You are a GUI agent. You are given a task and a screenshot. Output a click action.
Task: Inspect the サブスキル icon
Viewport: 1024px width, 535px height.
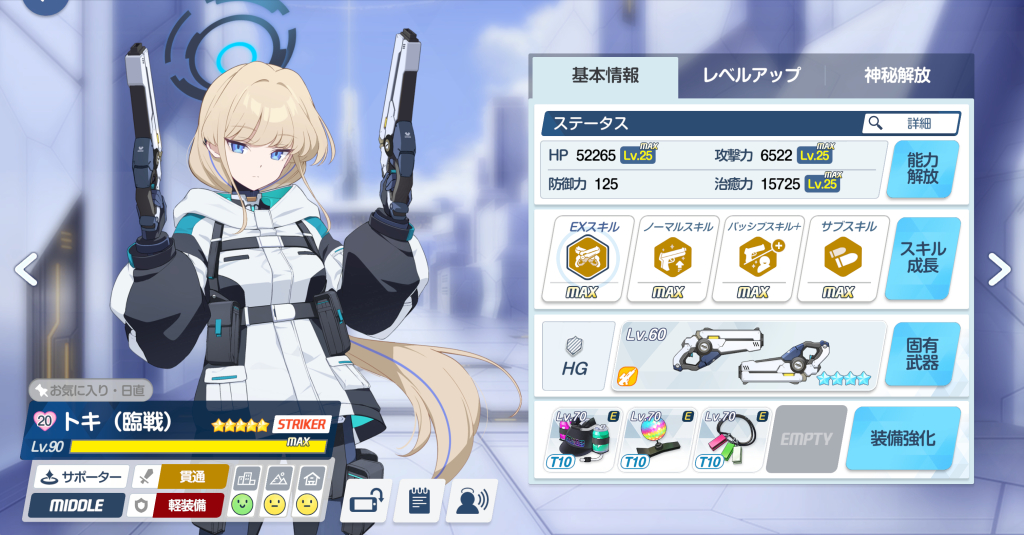pos(836,259)
